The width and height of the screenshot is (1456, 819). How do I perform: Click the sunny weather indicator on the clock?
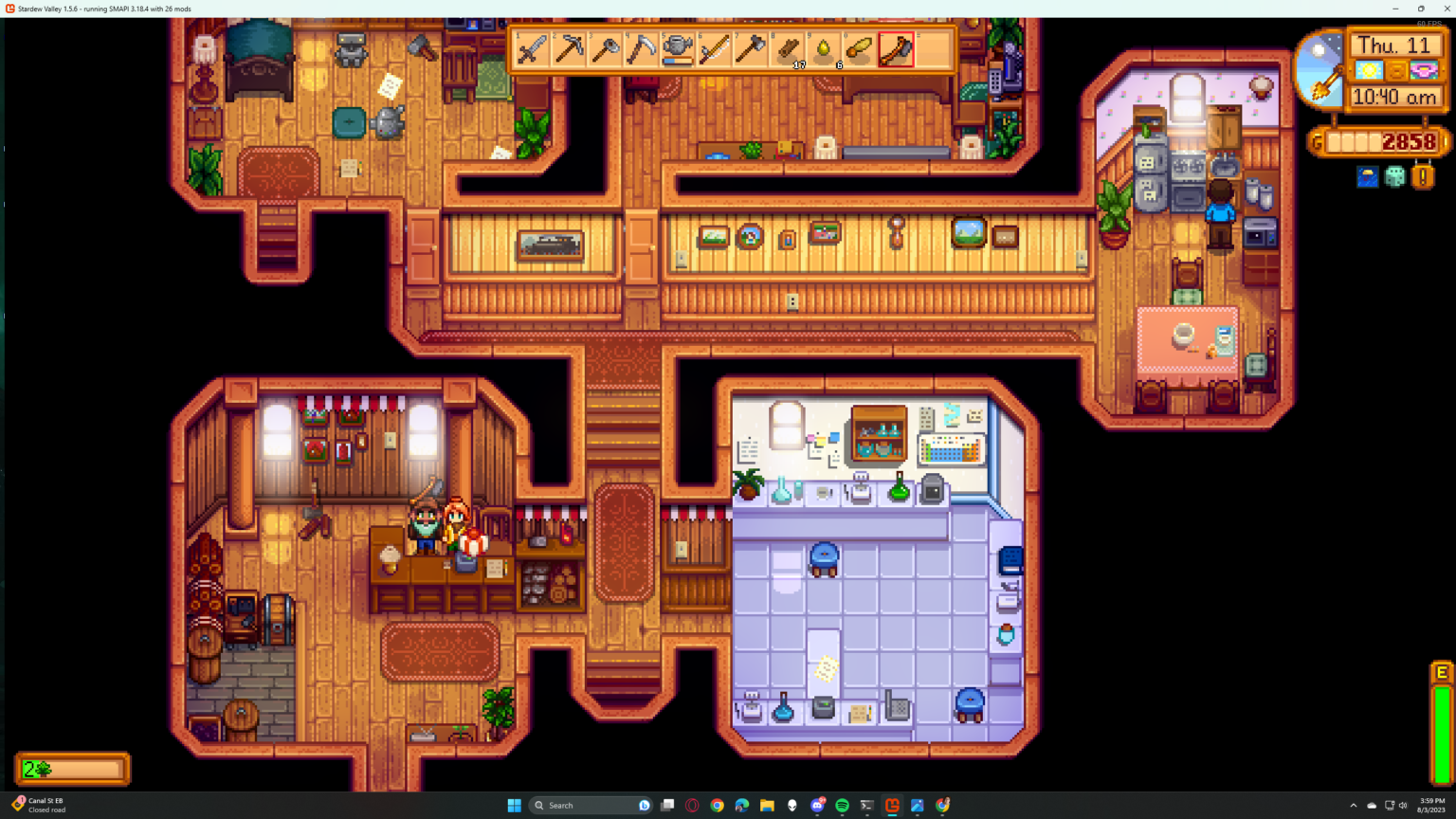1370,71
